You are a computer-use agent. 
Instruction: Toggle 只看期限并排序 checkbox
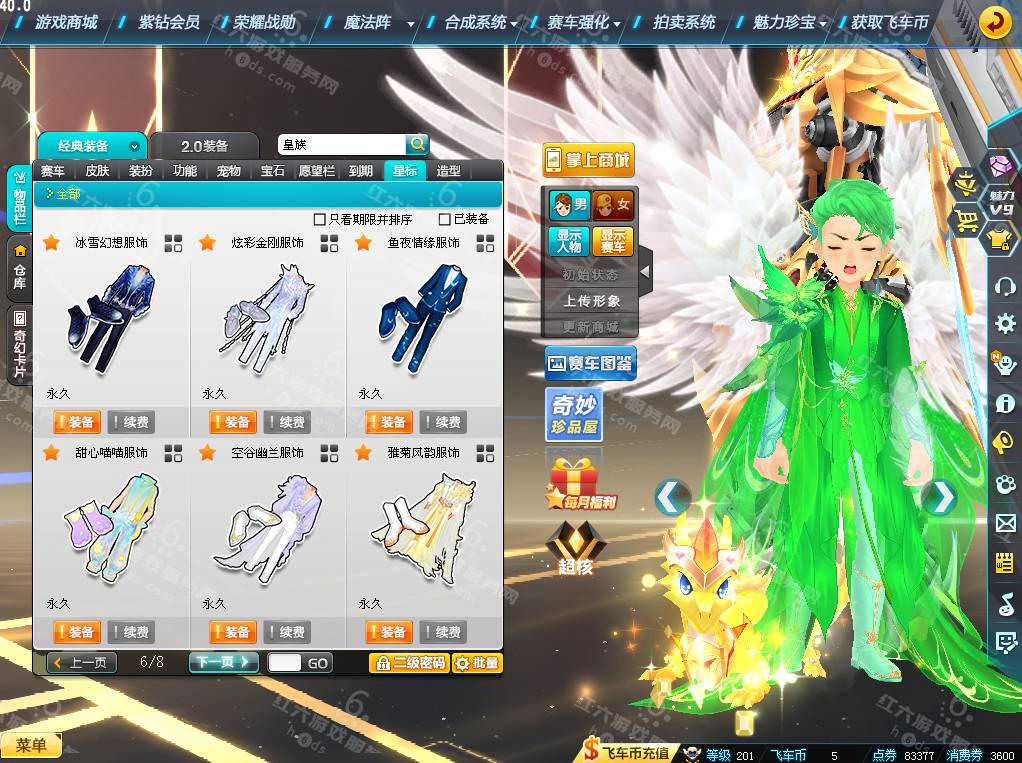pyautogui.click(x=320, y=219)
